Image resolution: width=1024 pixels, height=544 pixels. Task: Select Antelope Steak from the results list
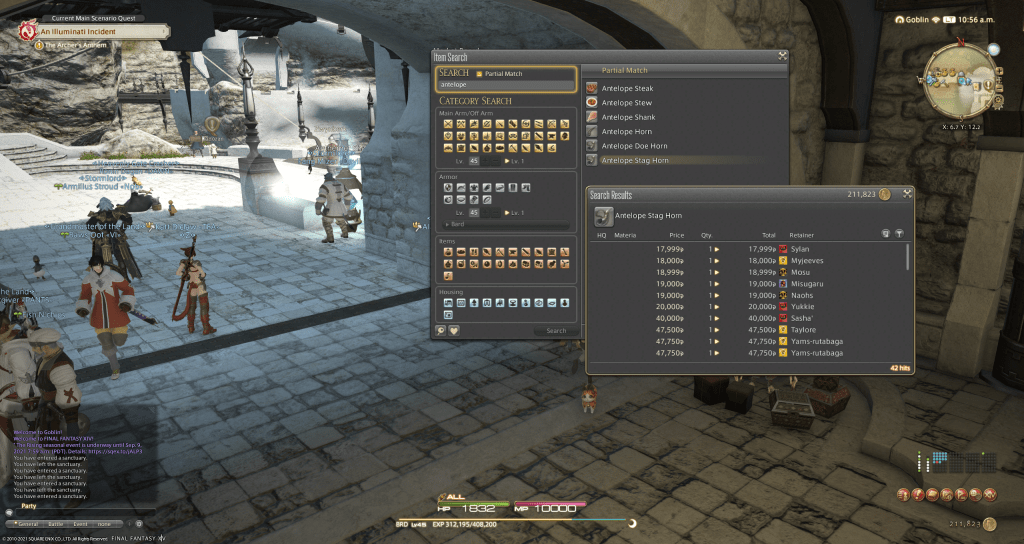[x=629, y=88]
